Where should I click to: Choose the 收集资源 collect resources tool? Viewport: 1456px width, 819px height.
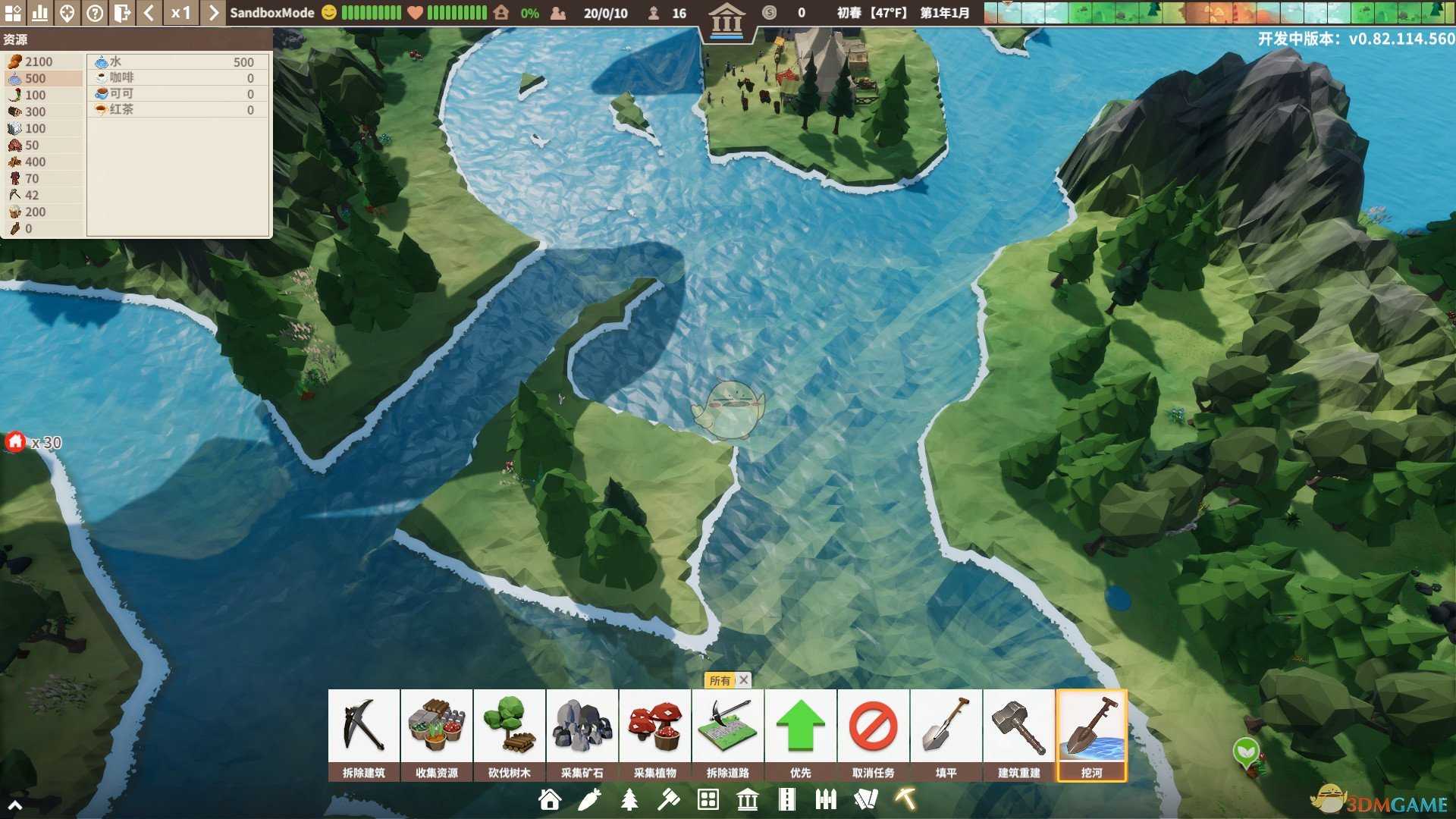(436, 733)
